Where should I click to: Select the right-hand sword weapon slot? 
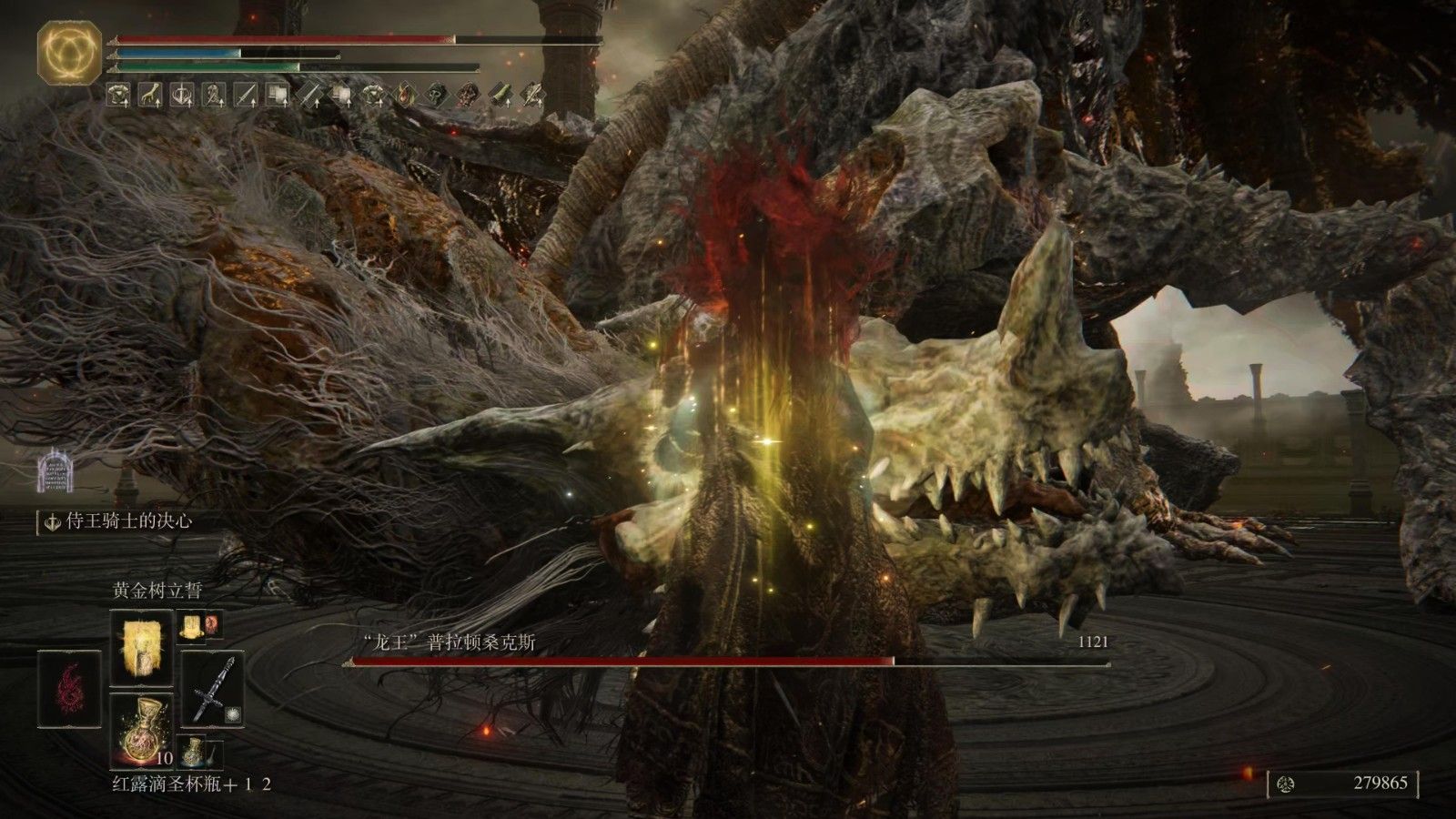pos(213,689)
